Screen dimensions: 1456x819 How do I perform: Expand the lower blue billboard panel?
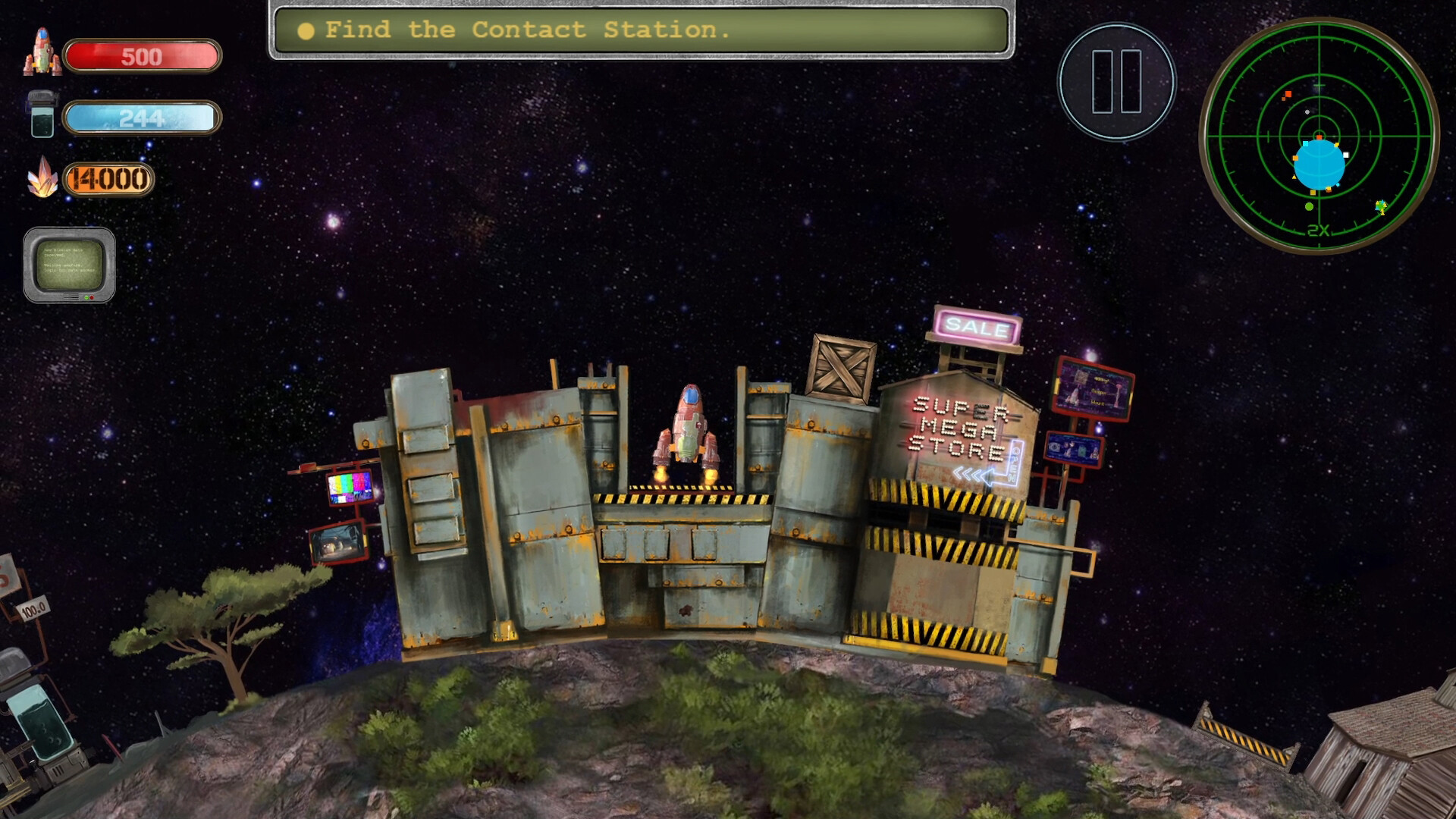pos(1072,448)
